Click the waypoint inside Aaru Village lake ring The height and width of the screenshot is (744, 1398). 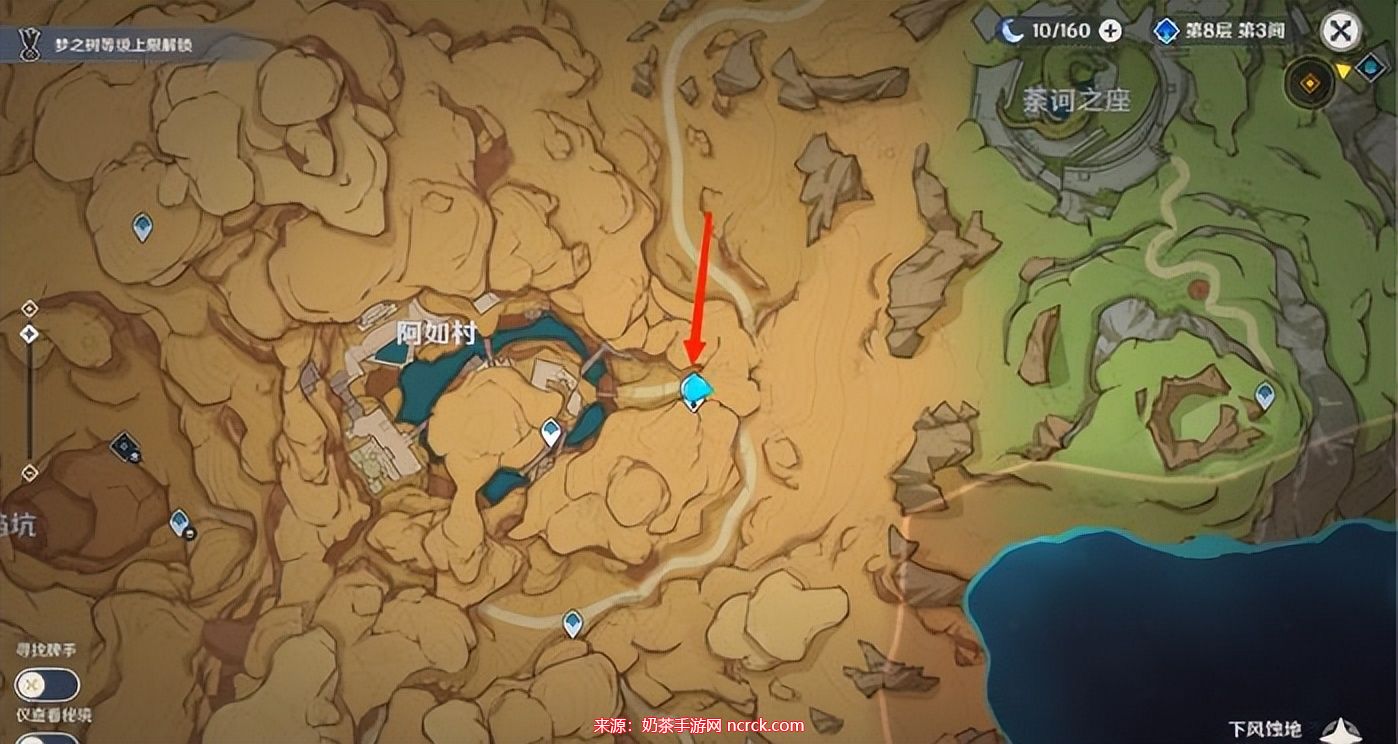(550, 433)
